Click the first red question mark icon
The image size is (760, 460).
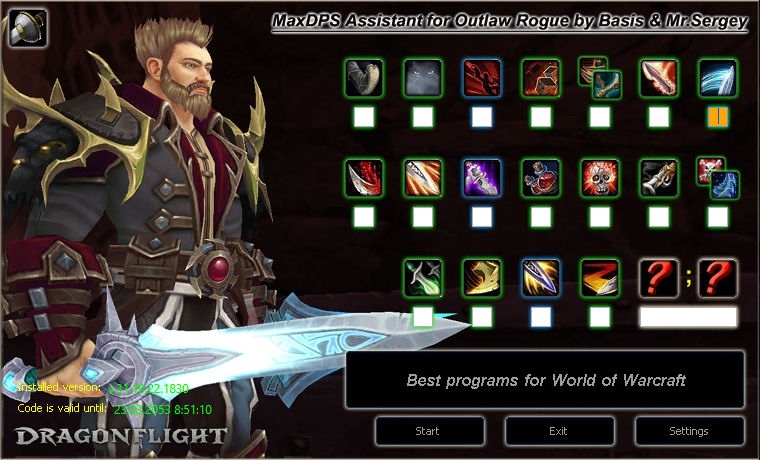tap(659, 278)
